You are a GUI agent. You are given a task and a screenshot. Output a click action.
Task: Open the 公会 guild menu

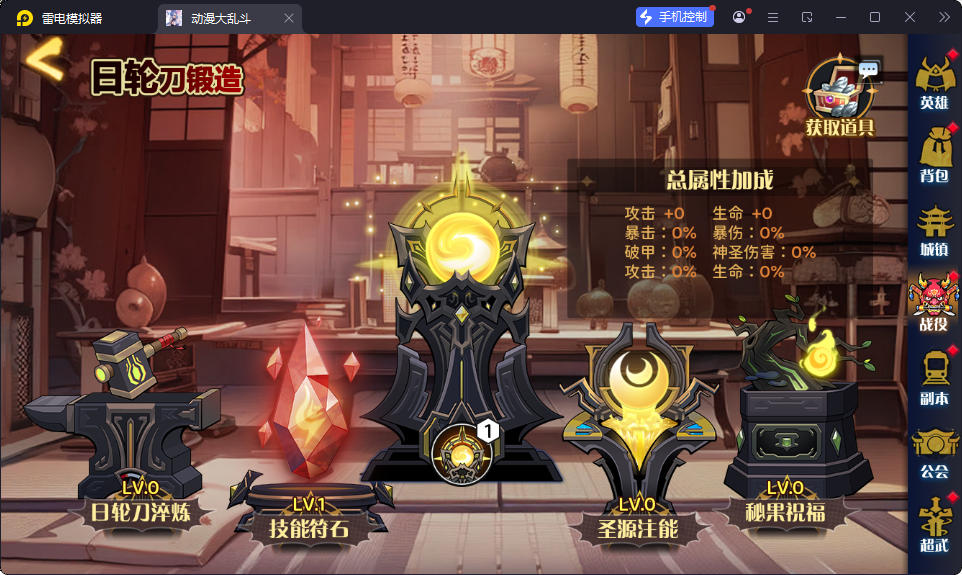(934, 451)
